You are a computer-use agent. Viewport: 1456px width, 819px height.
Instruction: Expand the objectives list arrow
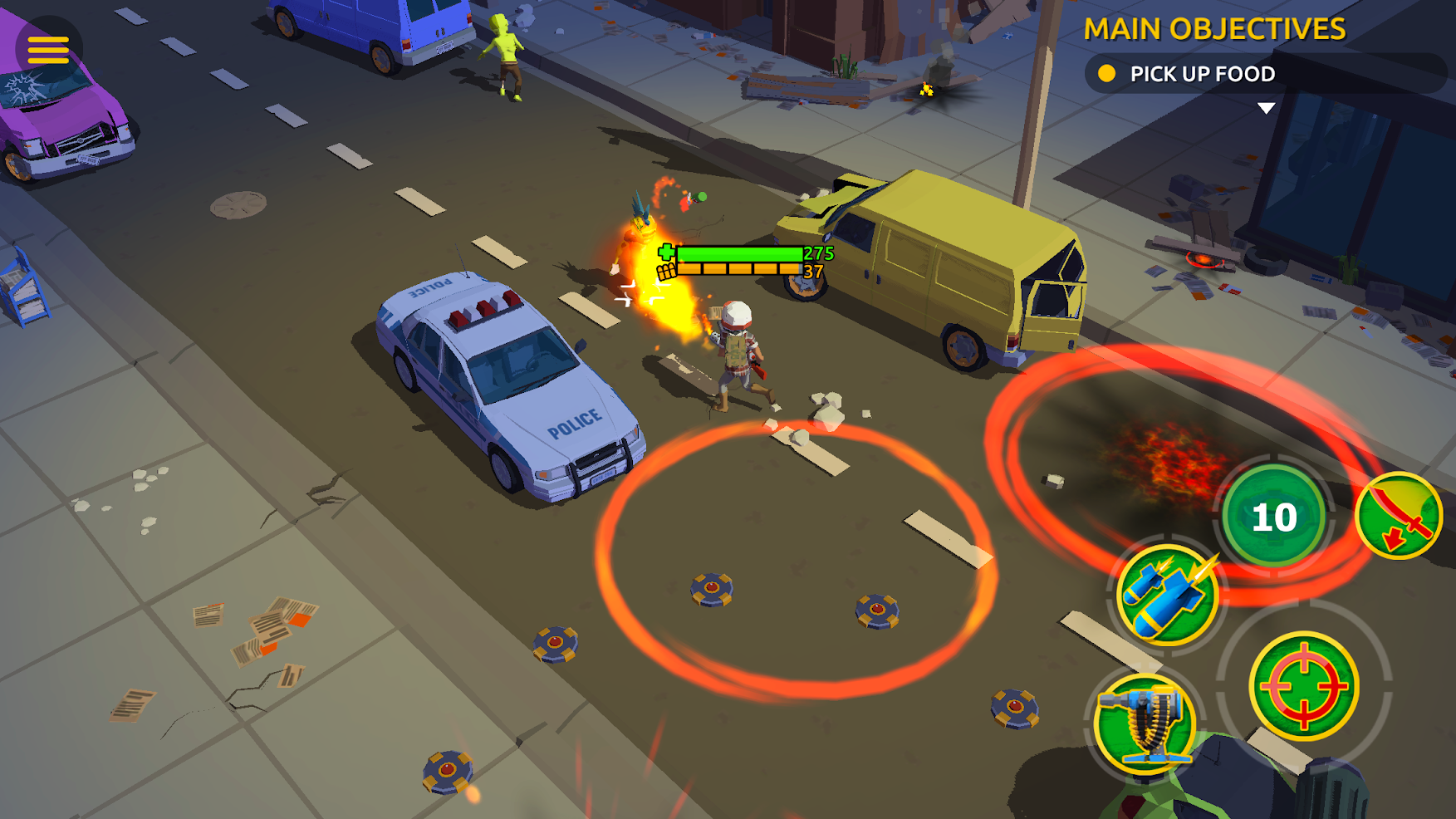click(x=1266, y=108)
